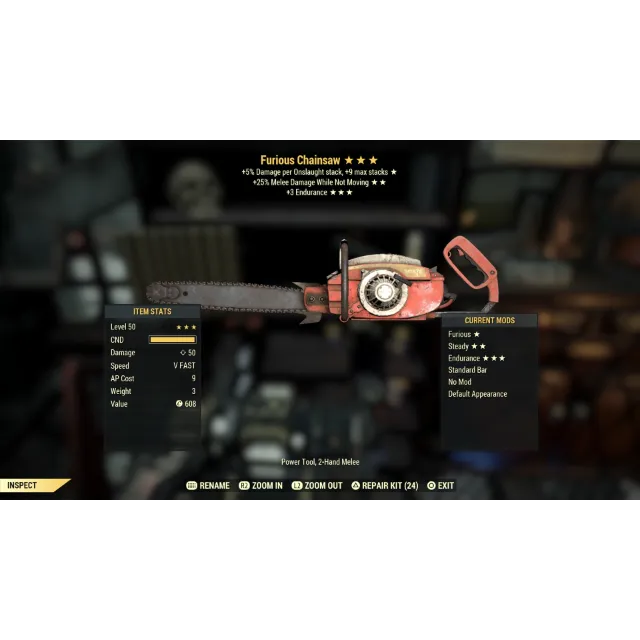640x640 pixels.
Task: Use the Repair Kit (24) option
Action: (x=384, y=486)
